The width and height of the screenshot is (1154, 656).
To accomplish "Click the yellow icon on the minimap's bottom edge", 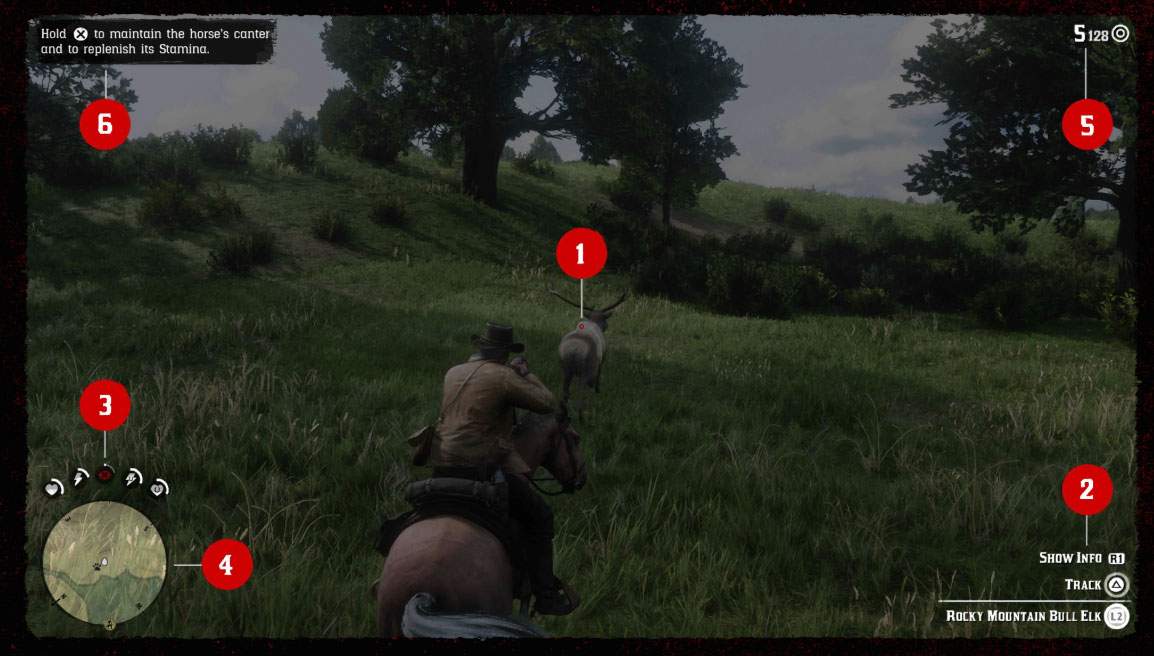I will pos(111,625).
